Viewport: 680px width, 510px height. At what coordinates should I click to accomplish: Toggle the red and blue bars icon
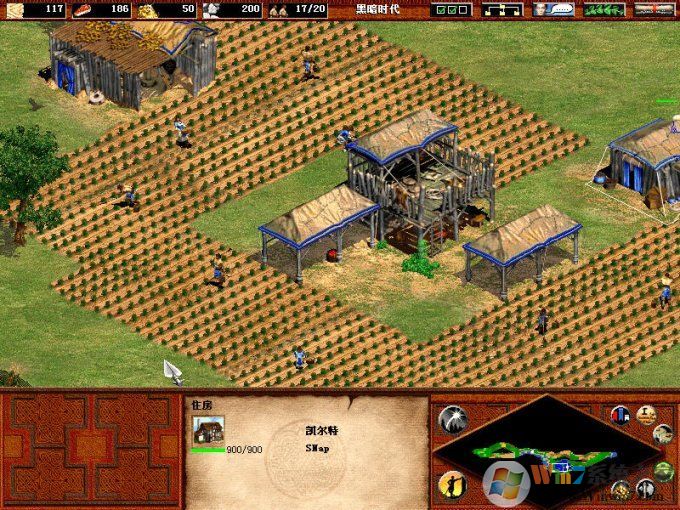coord(620,414)
